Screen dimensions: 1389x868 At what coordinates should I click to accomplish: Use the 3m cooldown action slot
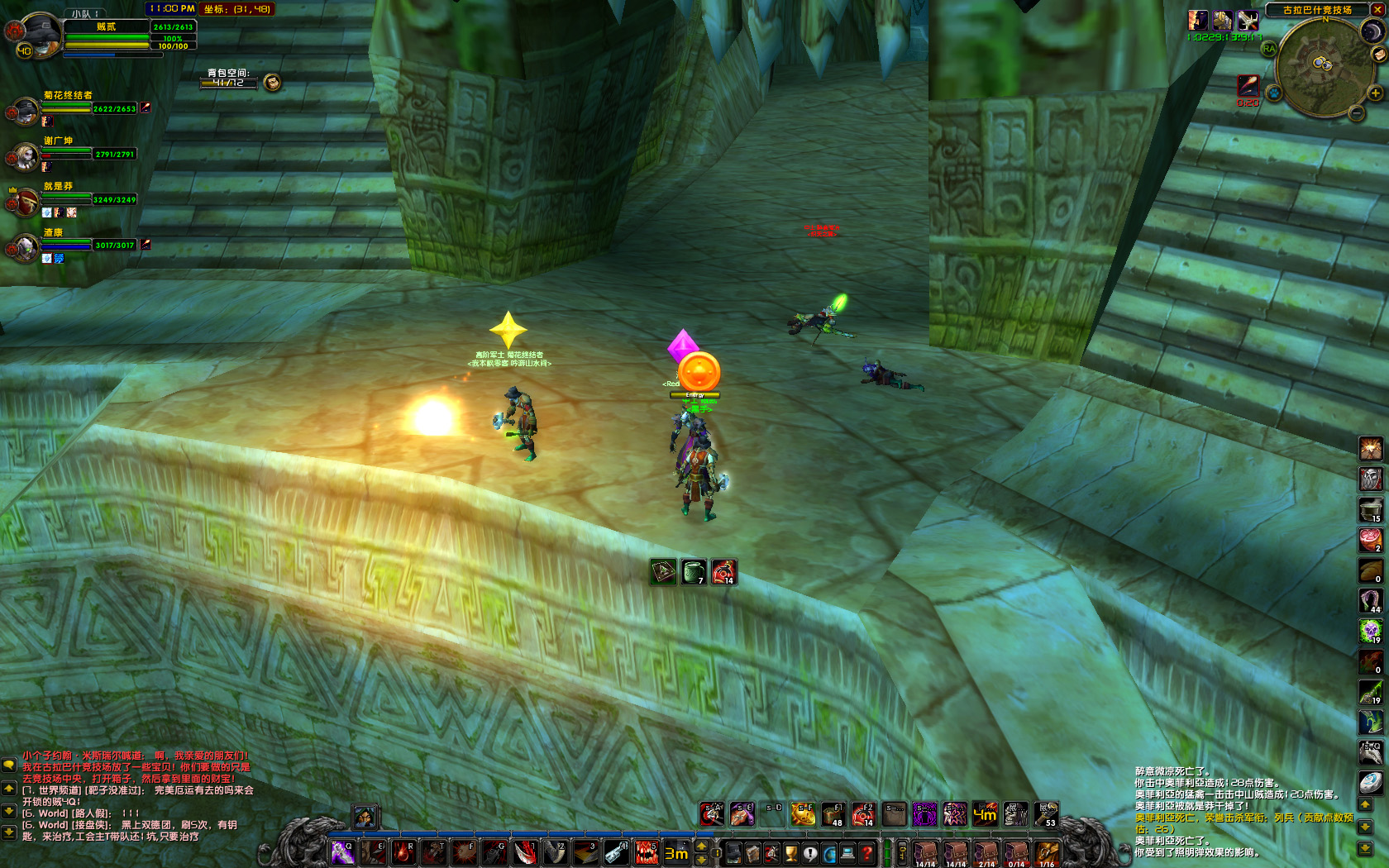point(676,853)
